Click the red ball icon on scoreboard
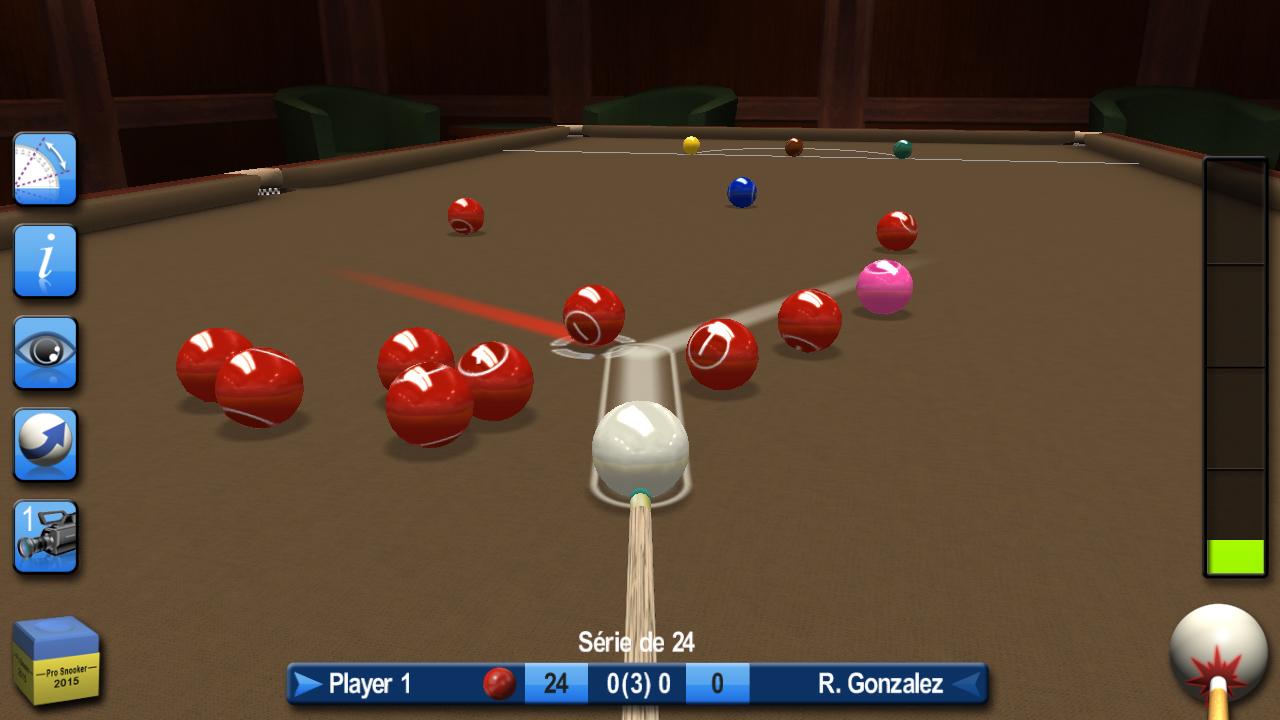 497,685
